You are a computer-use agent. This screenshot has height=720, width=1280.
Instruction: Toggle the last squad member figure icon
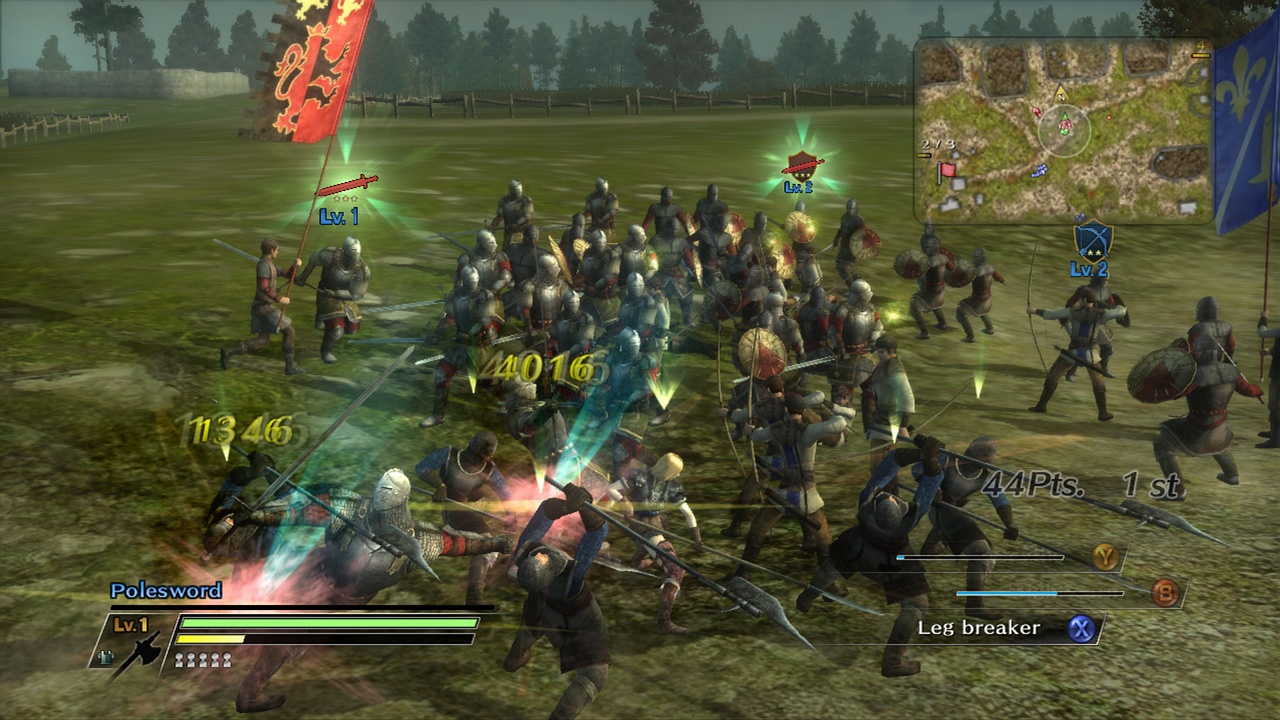[228, 660]
